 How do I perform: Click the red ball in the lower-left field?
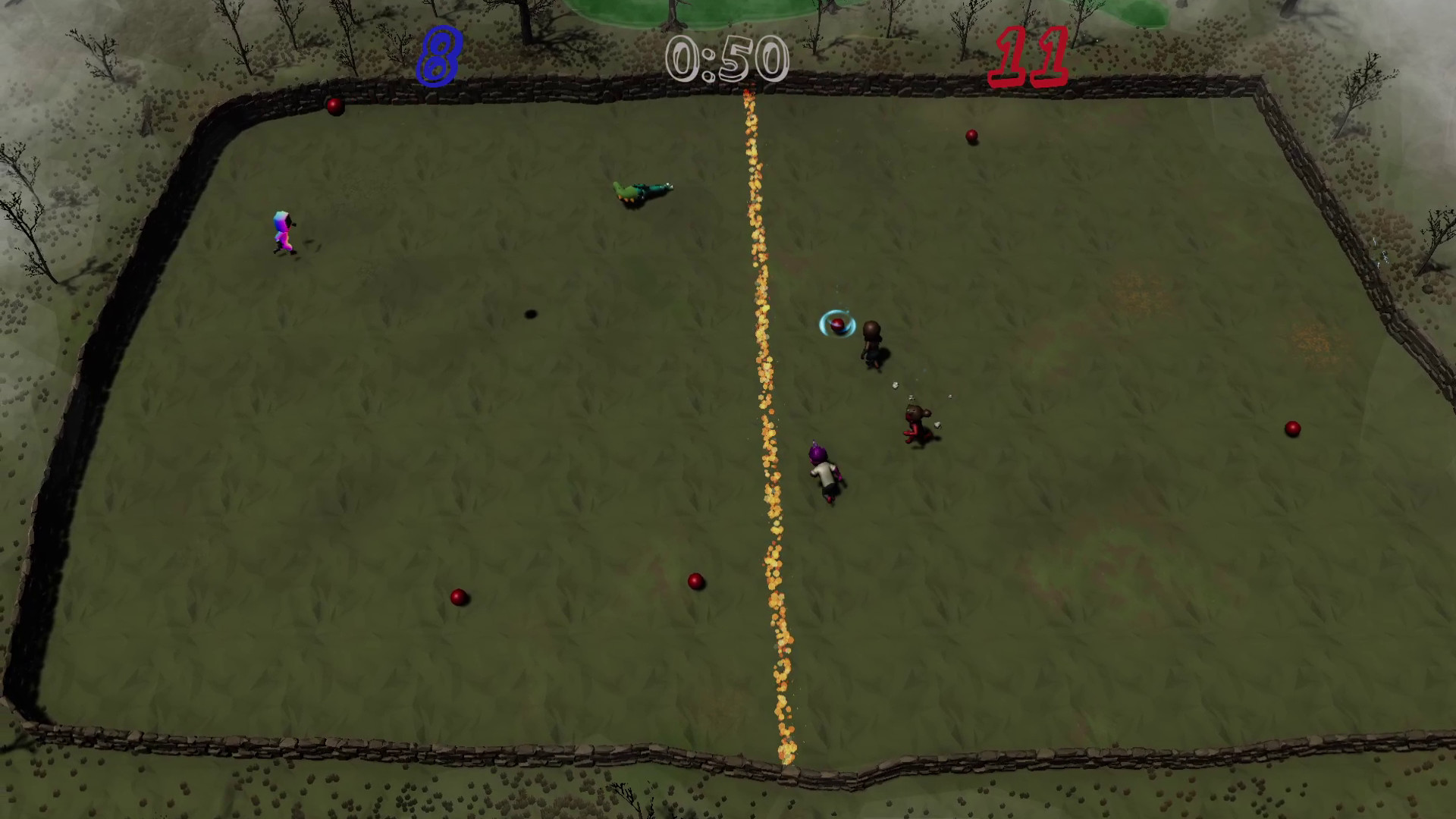click(x=460, y=596)
